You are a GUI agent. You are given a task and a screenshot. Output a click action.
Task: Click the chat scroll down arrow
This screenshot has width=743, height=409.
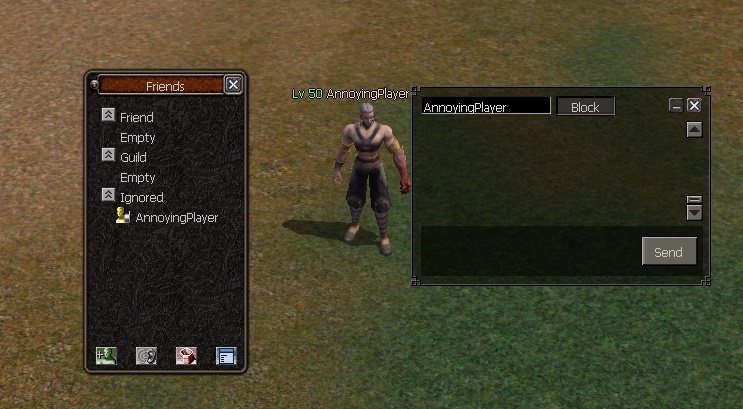pyautogui.click(x=694, y=212)
